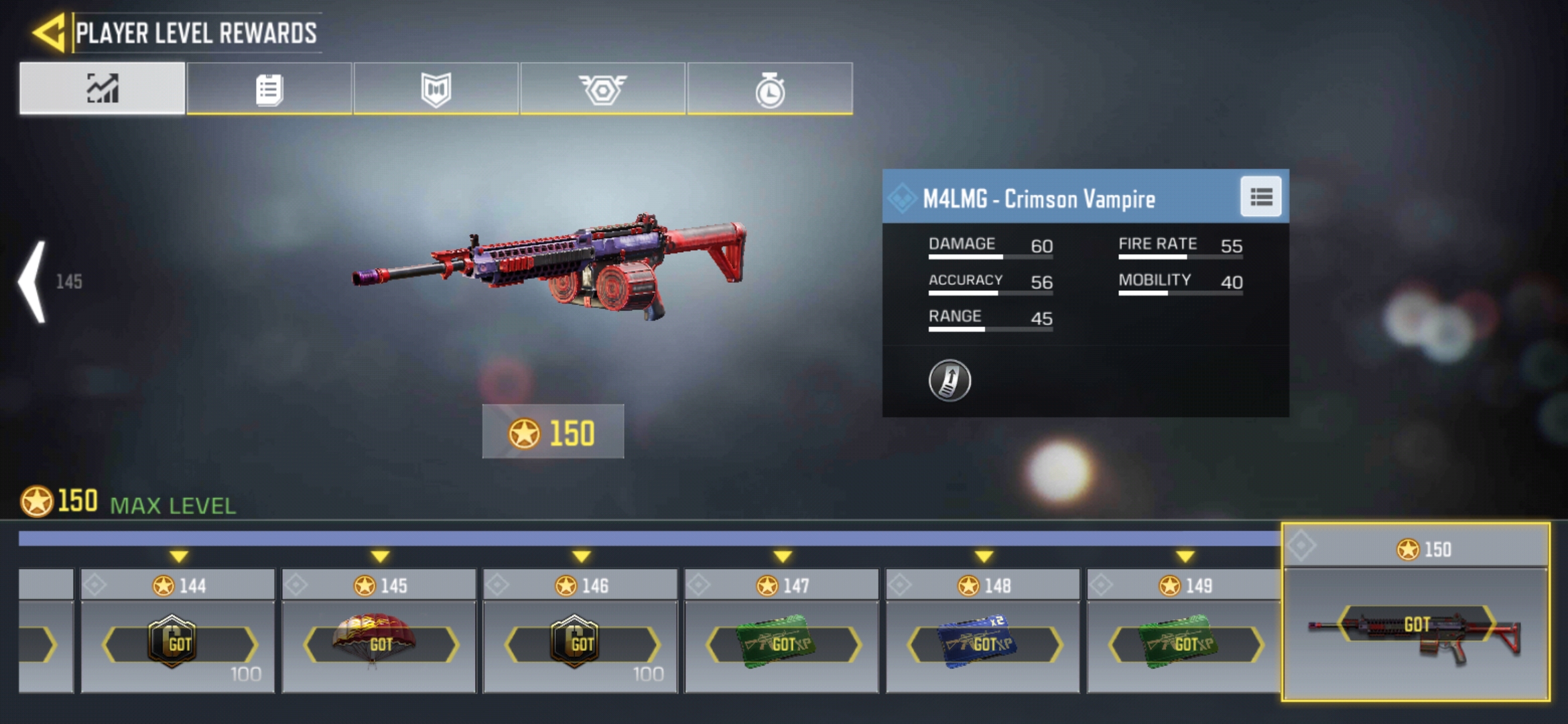Switch to the stopwatch tab
This screenshot has width=1568, height=724.
click(770, 88)
